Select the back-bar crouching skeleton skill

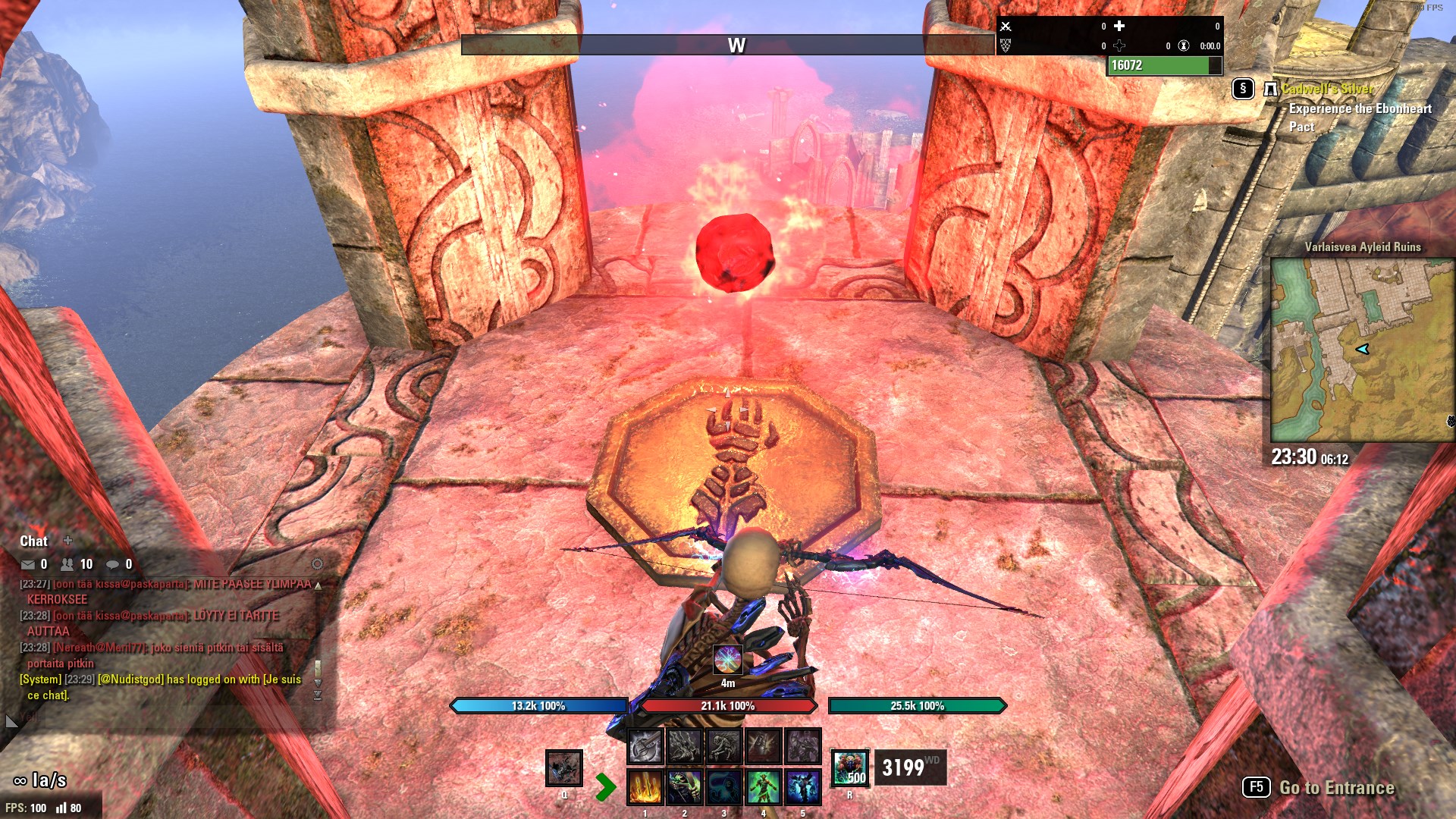pos(723,746)
